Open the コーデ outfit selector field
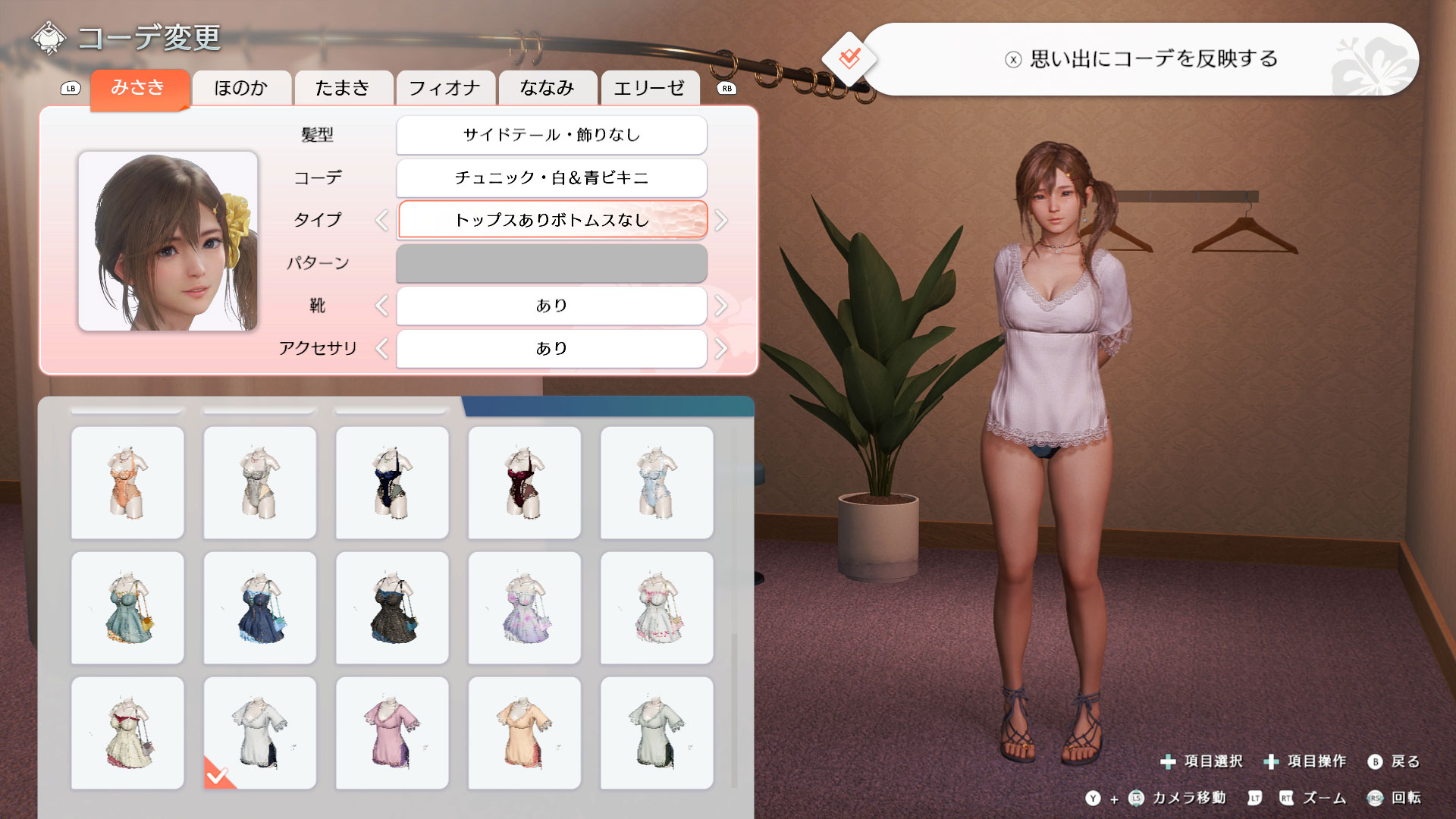Viewport: 1456px width, 819px height. tap(551, 177)
